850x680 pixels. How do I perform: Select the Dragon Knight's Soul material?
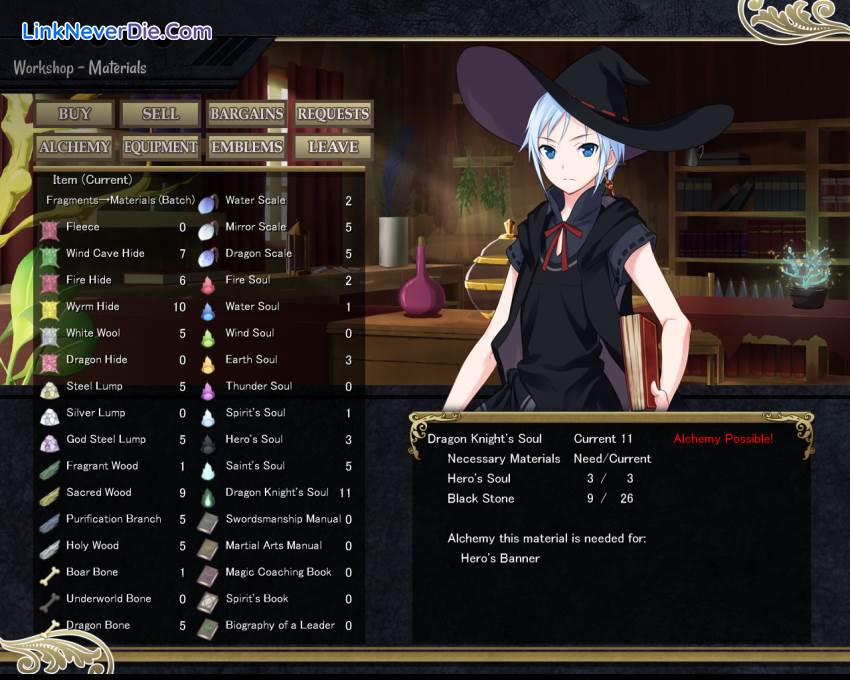pos(276,493)
